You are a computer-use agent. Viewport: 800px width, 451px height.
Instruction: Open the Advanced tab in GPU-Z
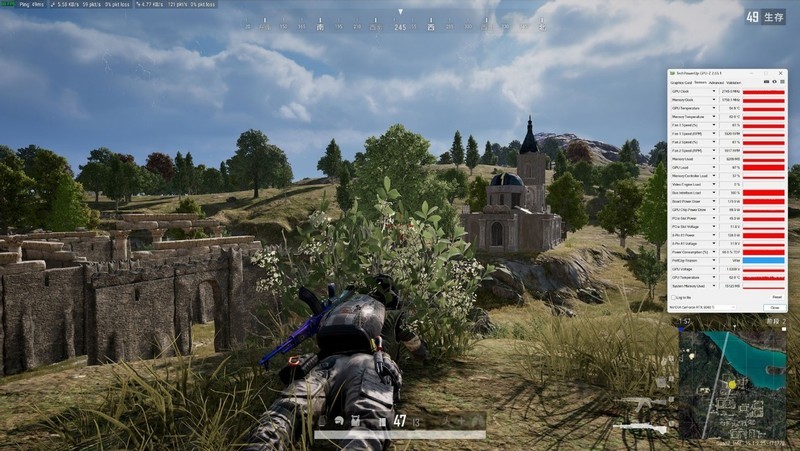[x=716, y=83]
